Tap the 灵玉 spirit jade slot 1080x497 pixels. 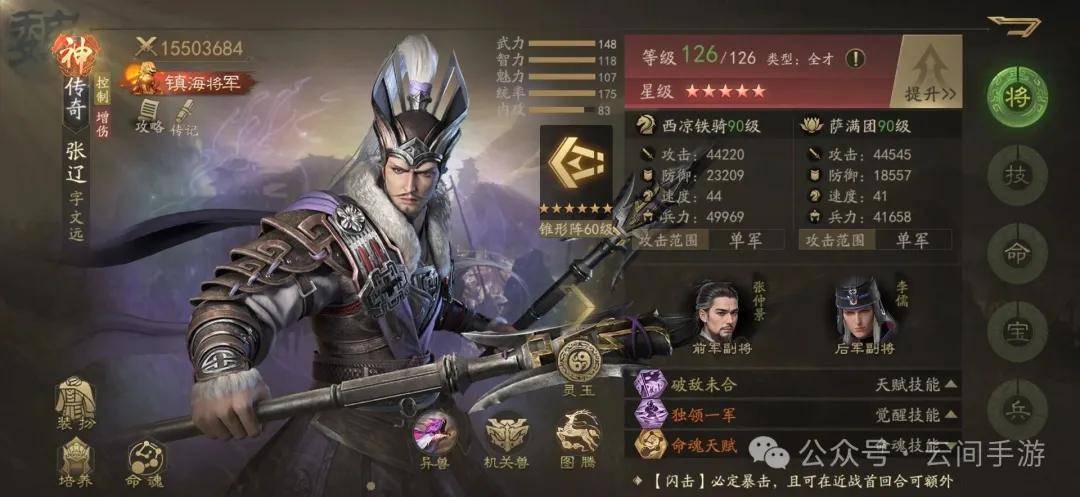point(578,366)
